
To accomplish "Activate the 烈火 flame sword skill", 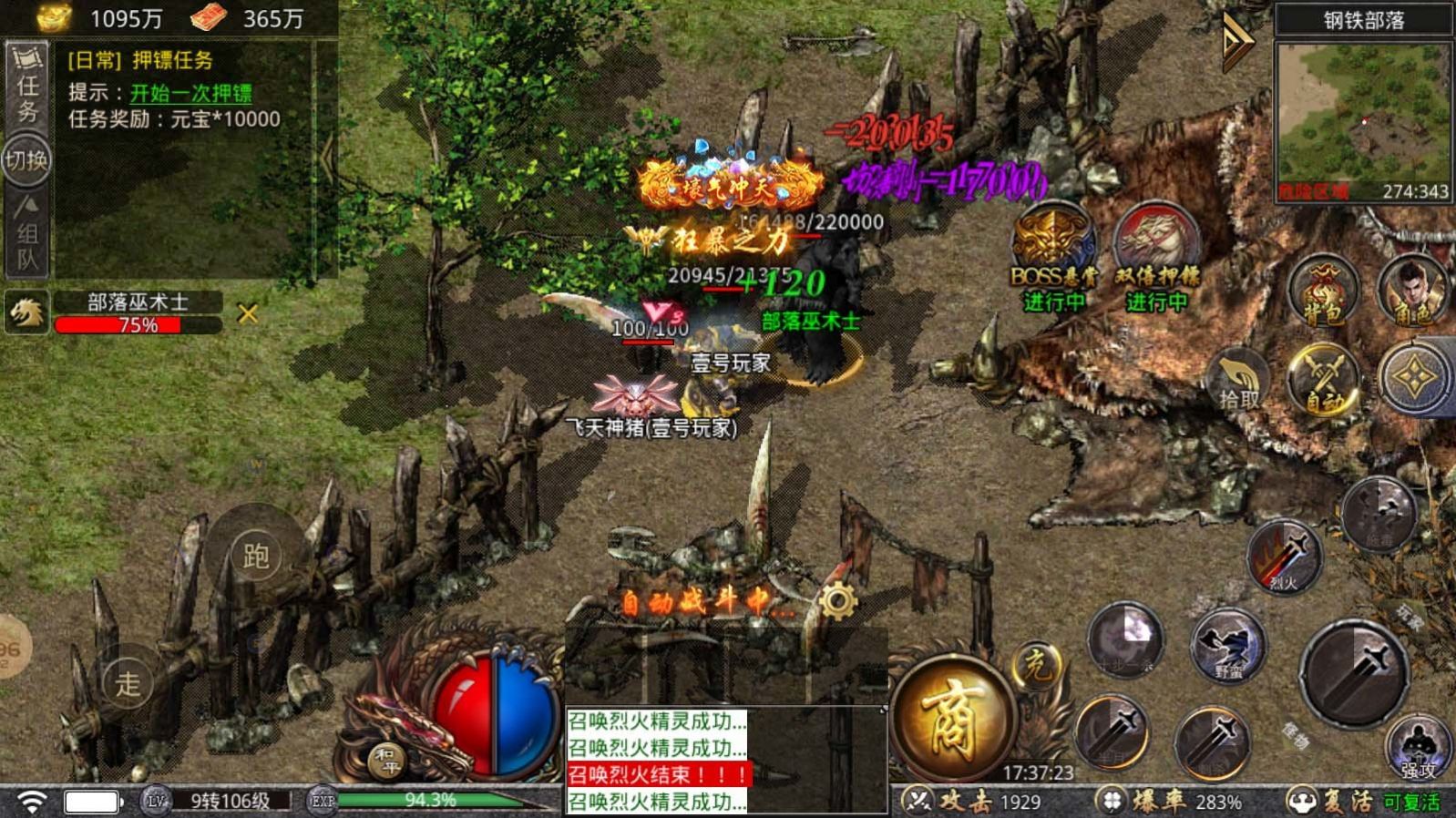I will point(1284,557).
